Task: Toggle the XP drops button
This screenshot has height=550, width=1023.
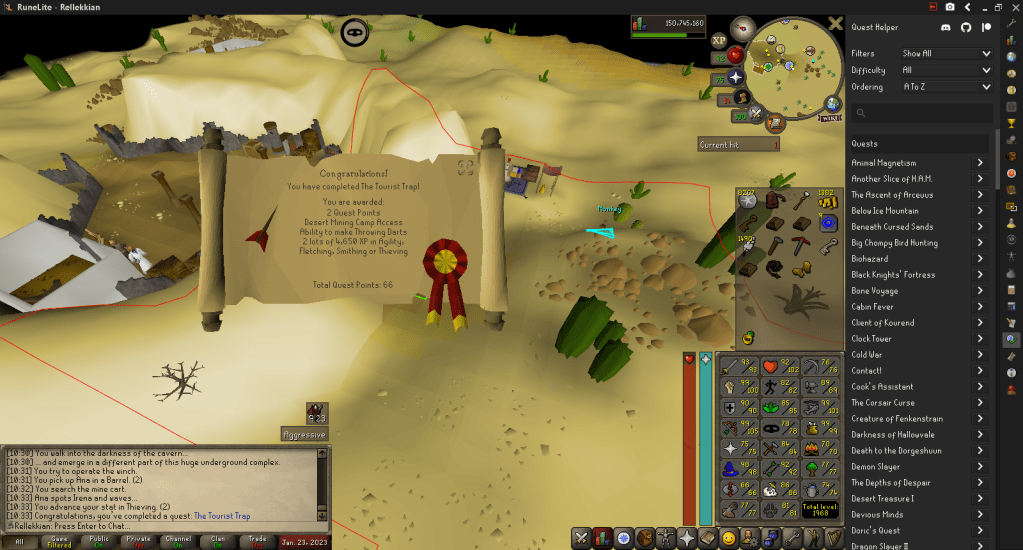Action: 718,41
